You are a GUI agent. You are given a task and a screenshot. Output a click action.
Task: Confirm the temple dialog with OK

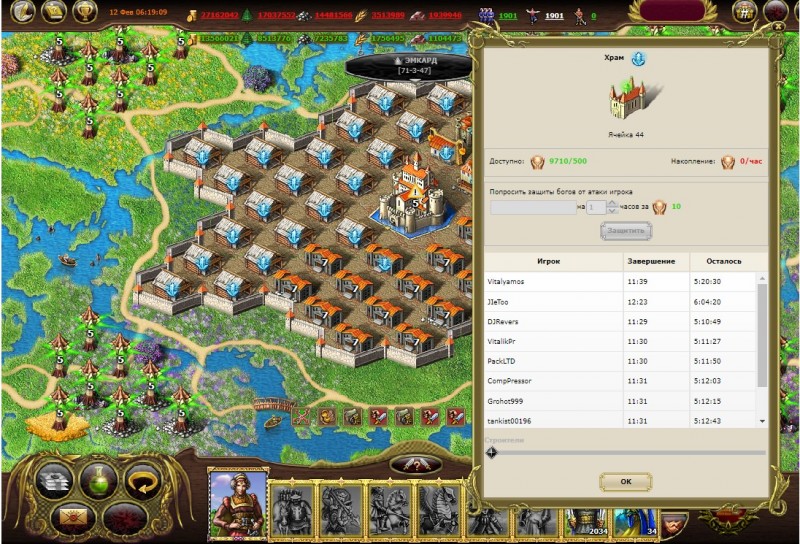tap(625, 482)
